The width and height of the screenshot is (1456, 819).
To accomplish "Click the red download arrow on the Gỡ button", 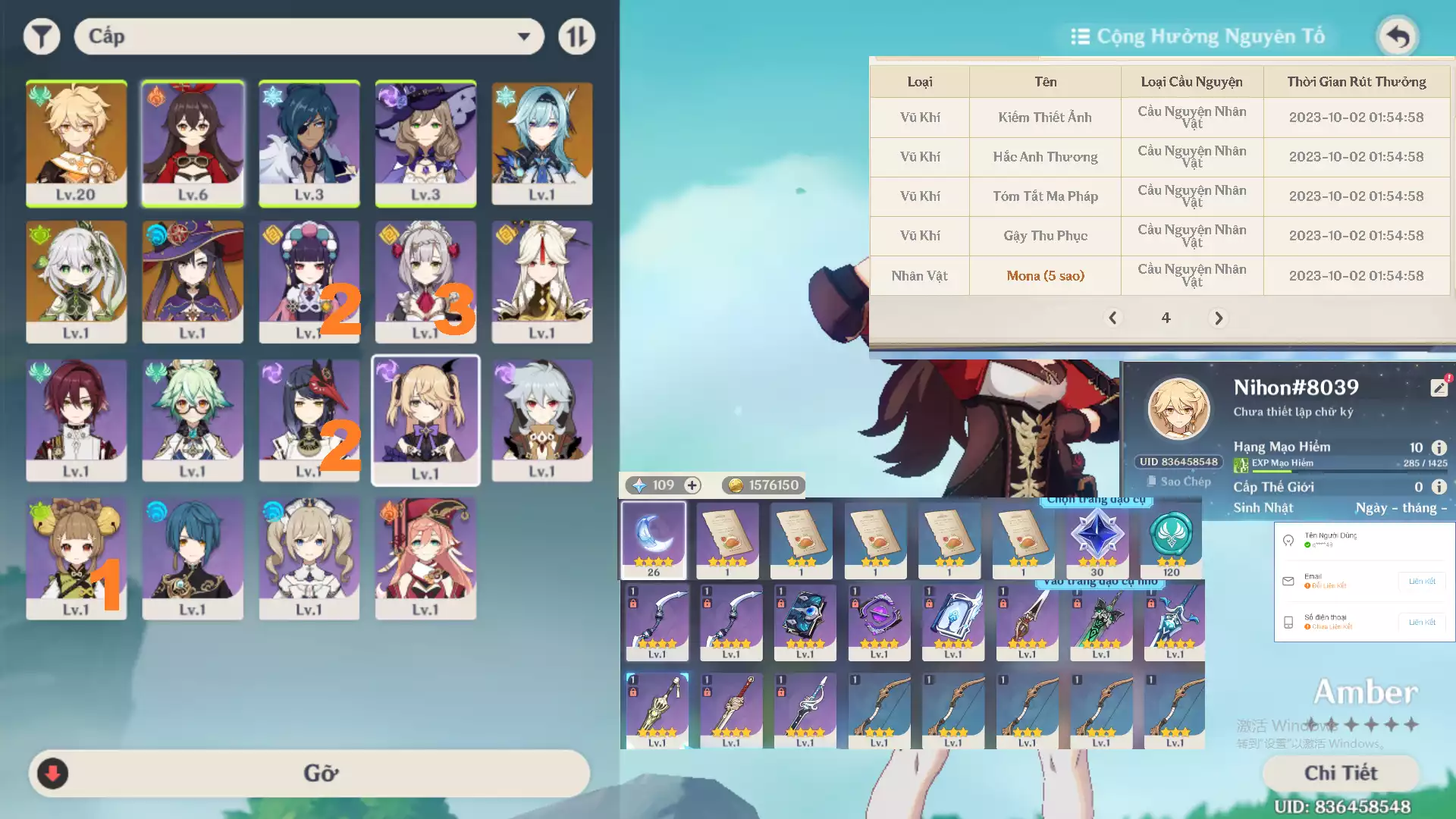I will pyautogui.click(x=52, y=773).
